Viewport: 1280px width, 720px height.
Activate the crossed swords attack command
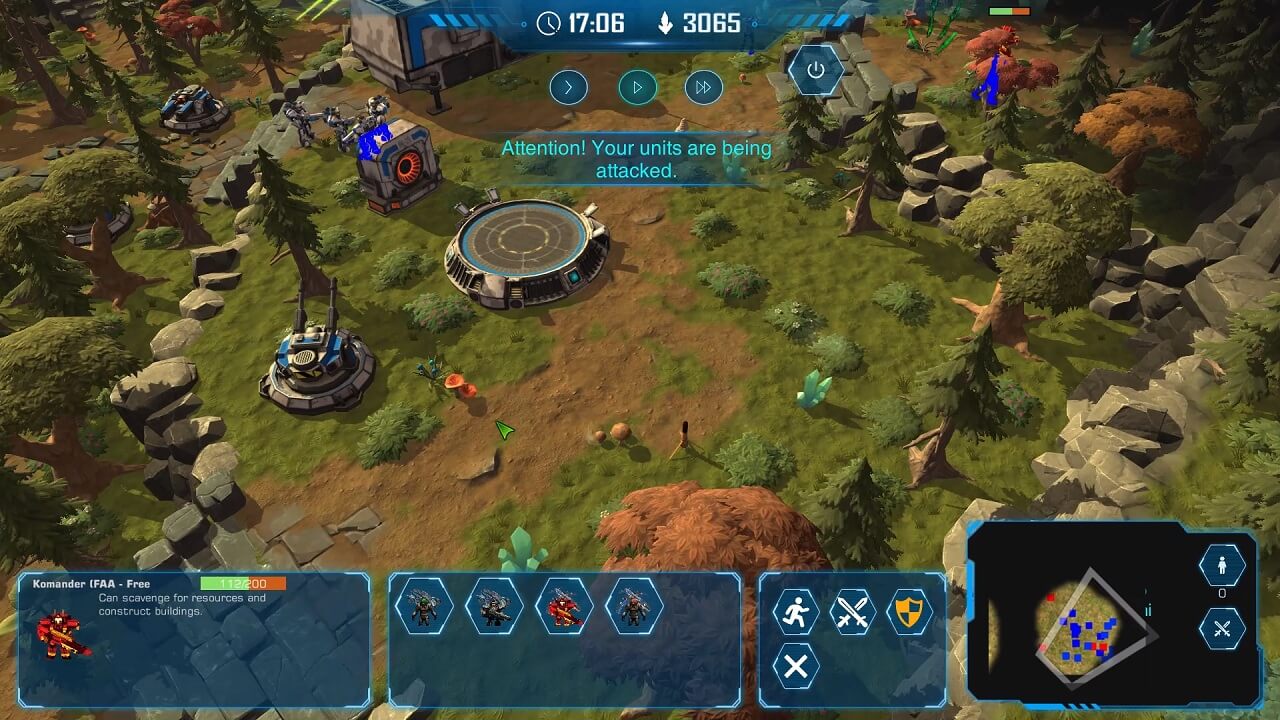(x=852, y=612)
